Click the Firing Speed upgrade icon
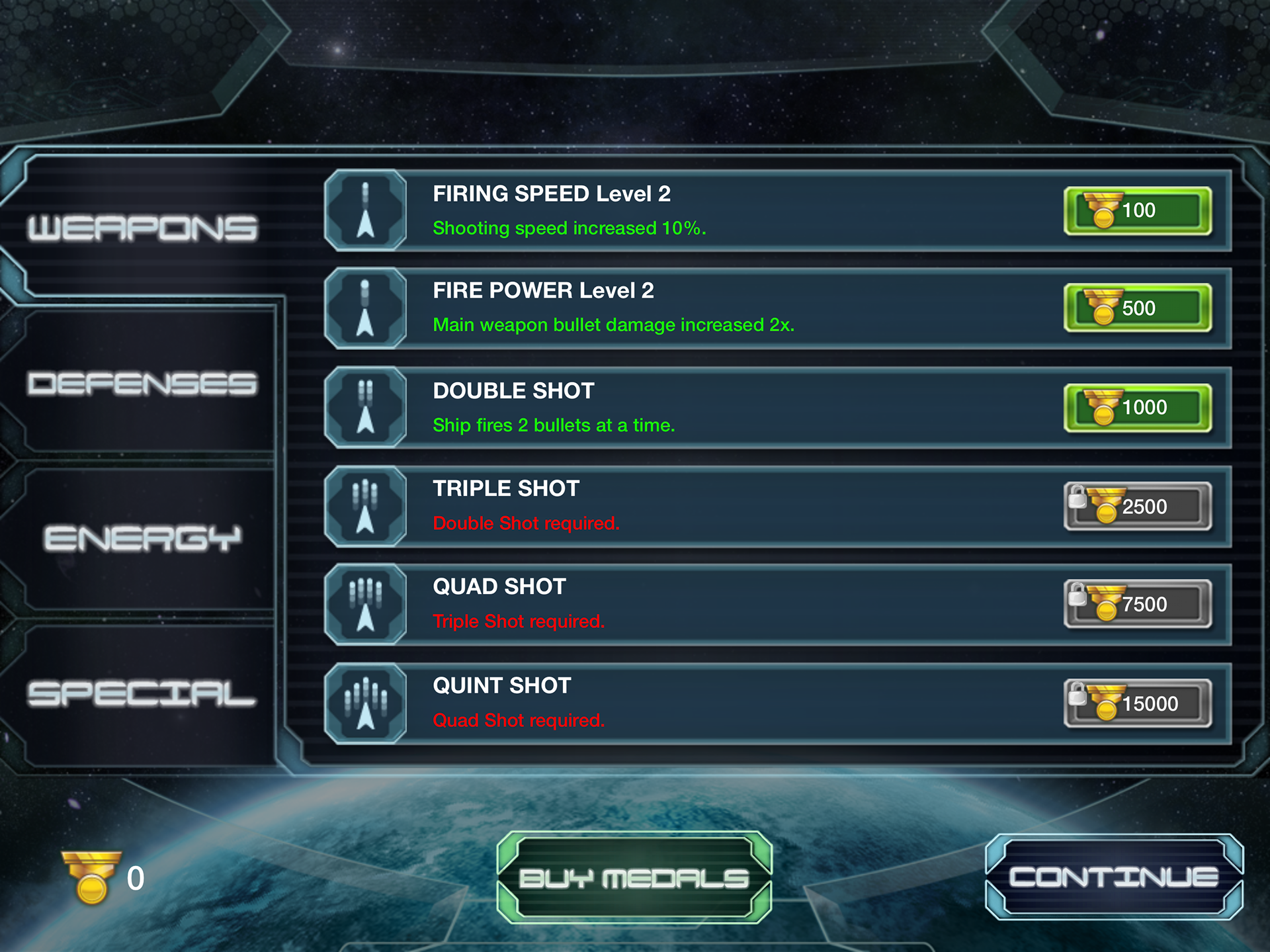Screen dimensions: 1270x952 click(366, 210)
